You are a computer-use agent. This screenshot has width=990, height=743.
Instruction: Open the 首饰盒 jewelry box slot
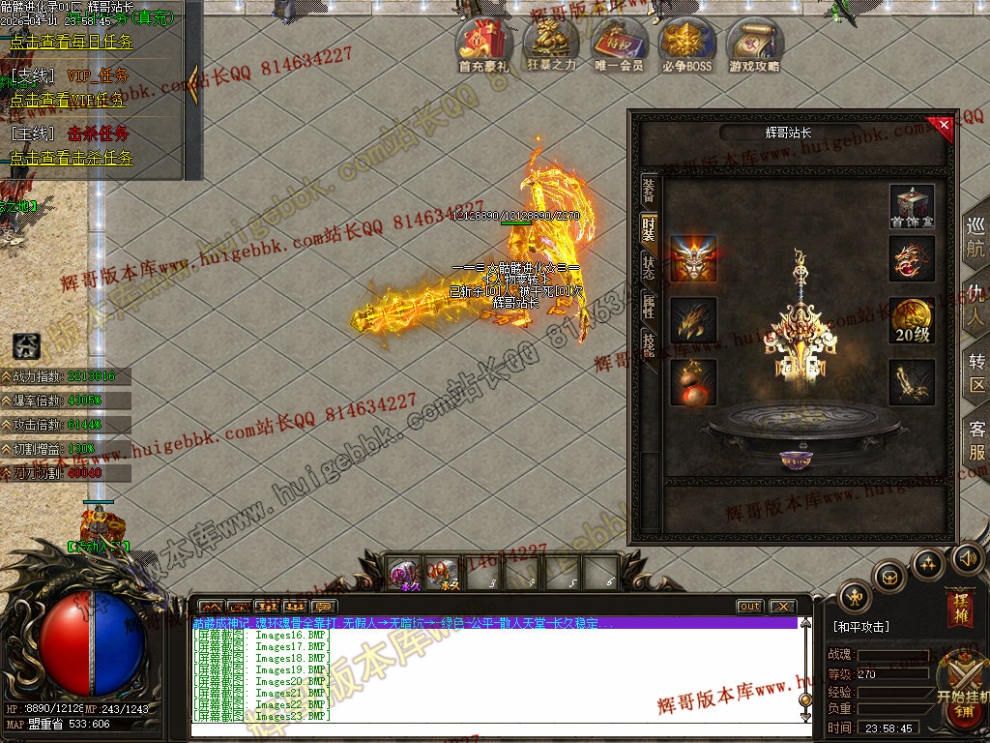(911, 207)
